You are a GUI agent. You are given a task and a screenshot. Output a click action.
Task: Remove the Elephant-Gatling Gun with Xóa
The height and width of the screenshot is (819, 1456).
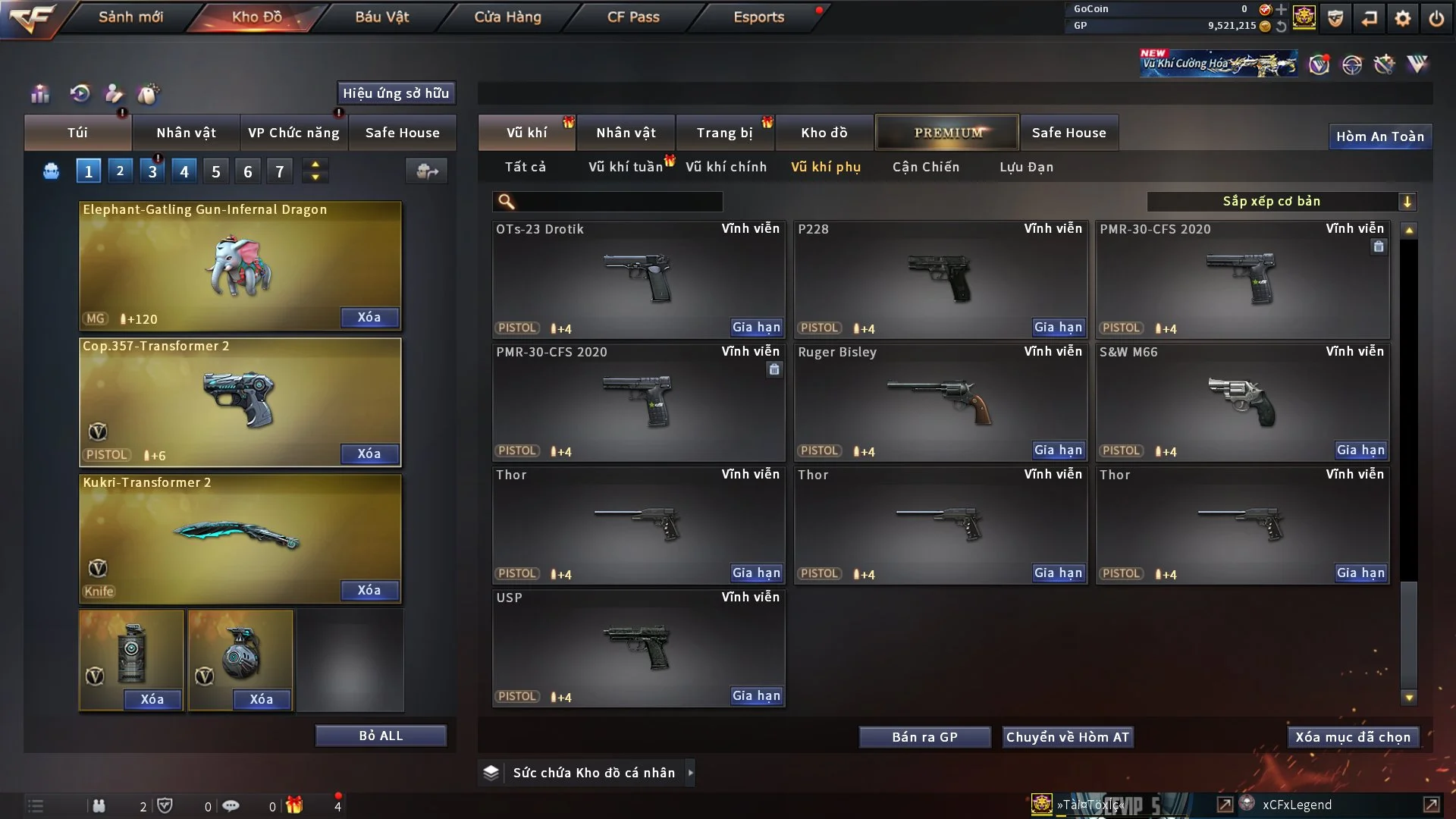tap(369, 317)
